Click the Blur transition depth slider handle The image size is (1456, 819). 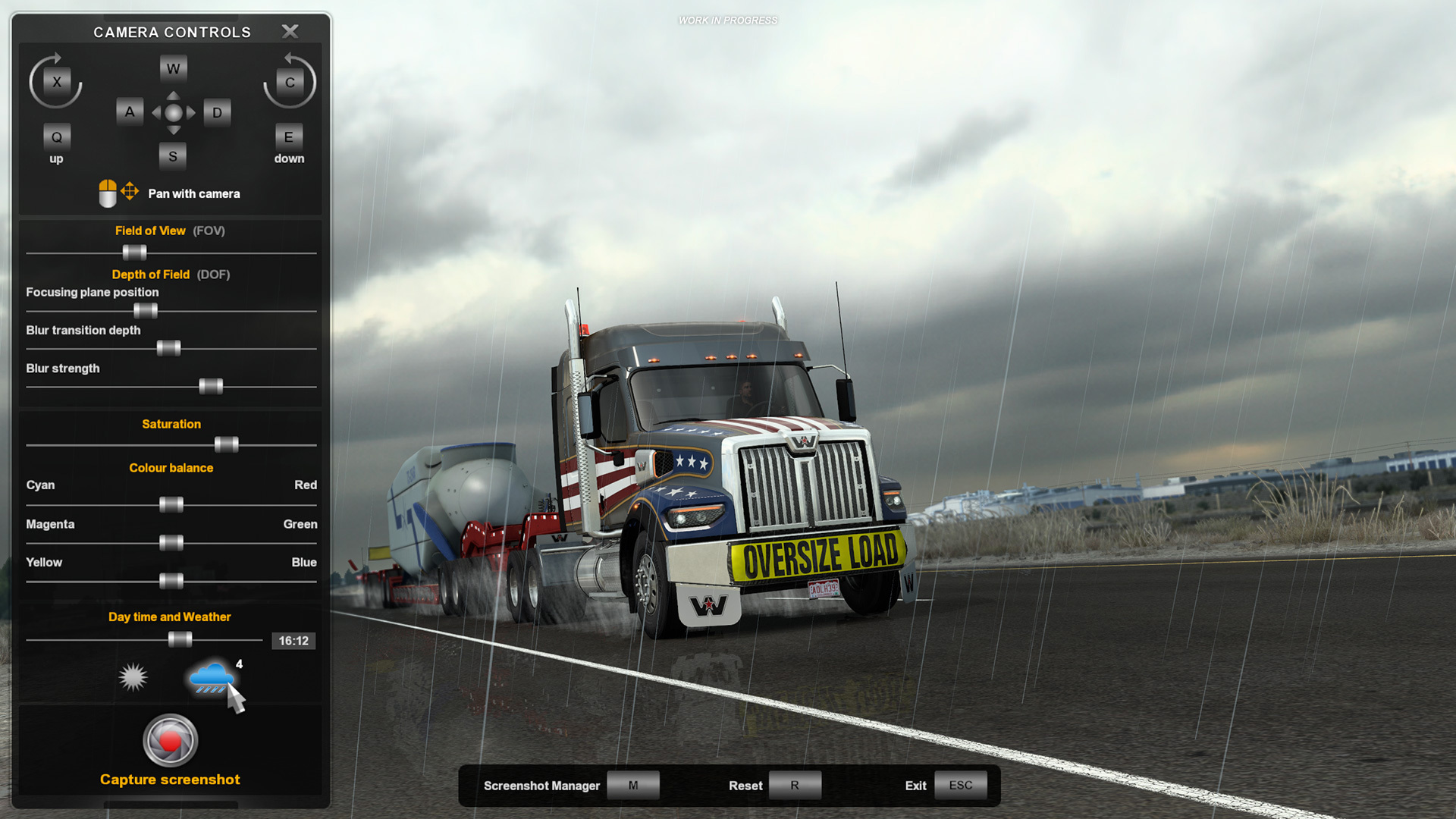click(x=168, y=348)
